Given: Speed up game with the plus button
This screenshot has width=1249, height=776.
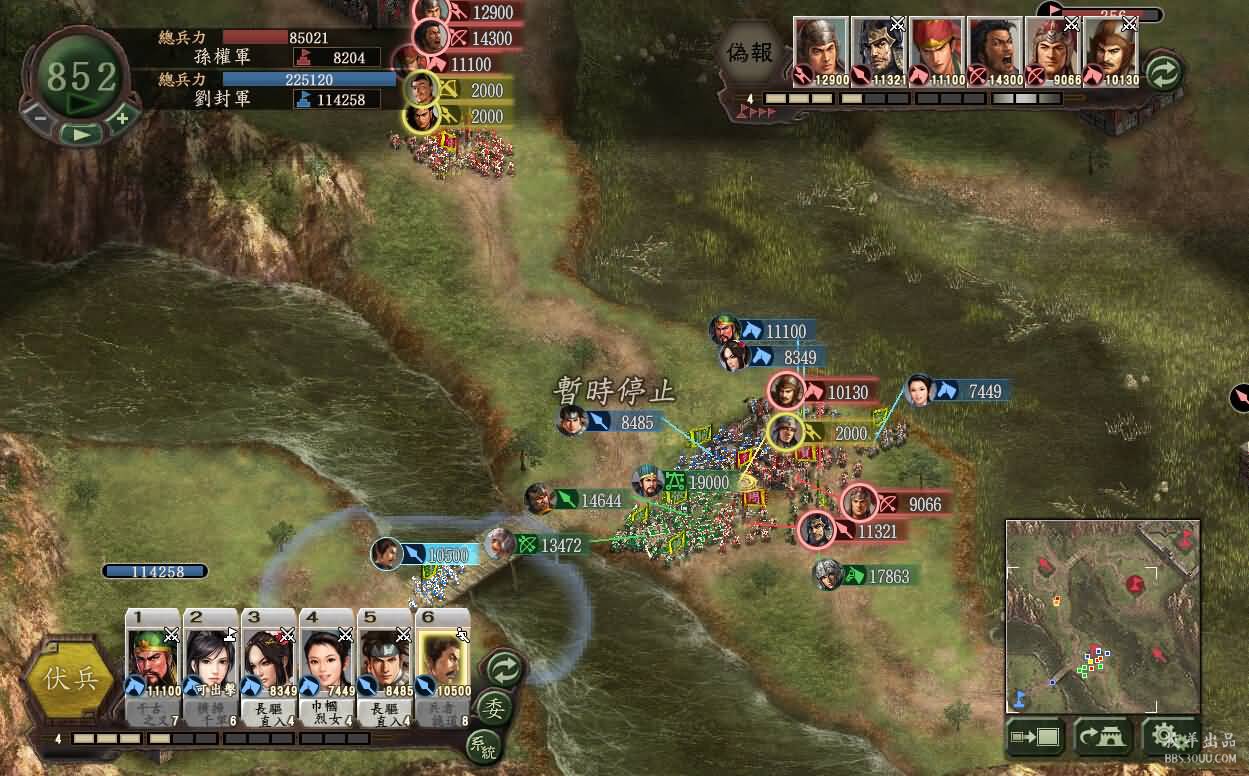Looking at the screenshot, I should [x=122, y=117].
